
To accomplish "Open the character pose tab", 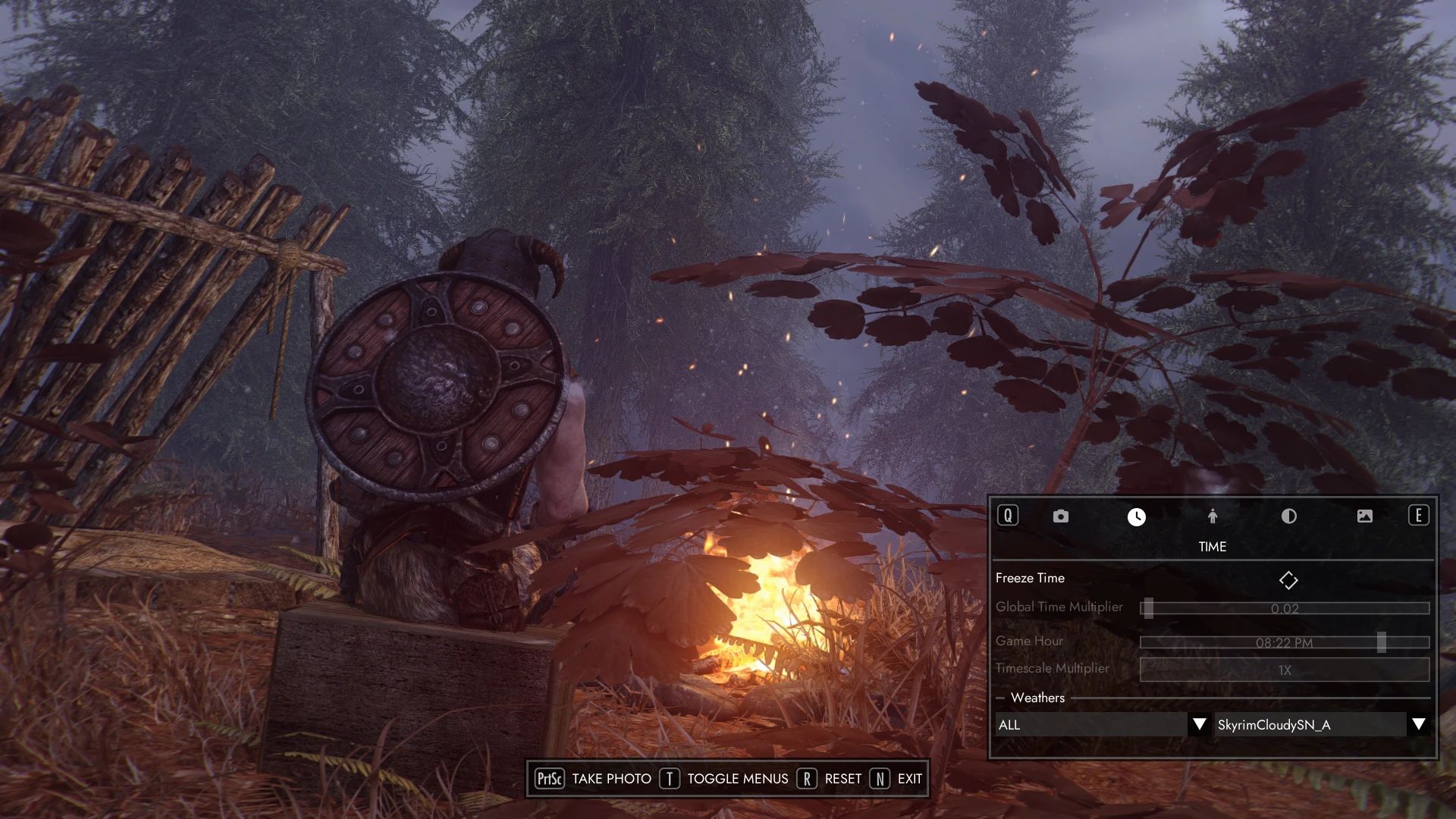I will [x=1213, y=516].
